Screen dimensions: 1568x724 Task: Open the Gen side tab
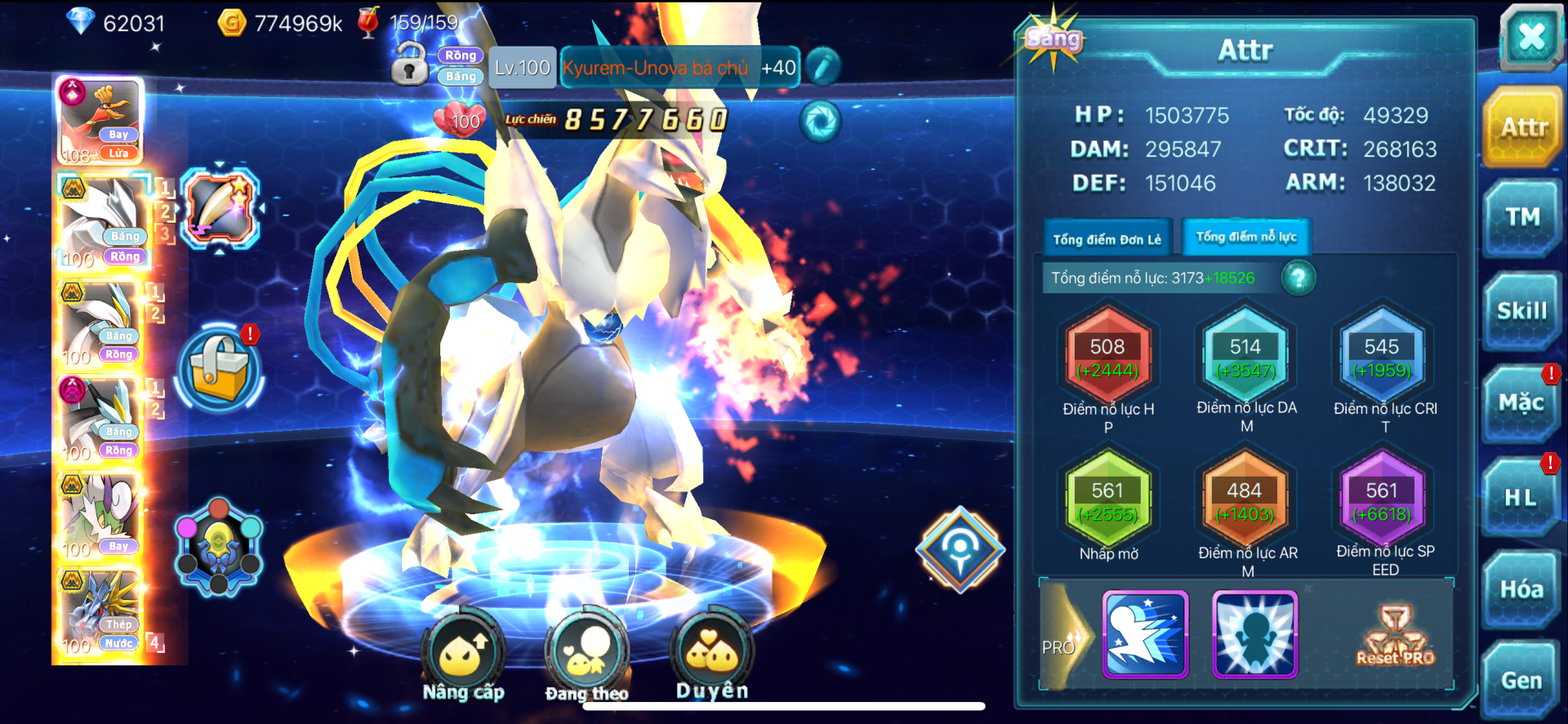pos(1521,681)
